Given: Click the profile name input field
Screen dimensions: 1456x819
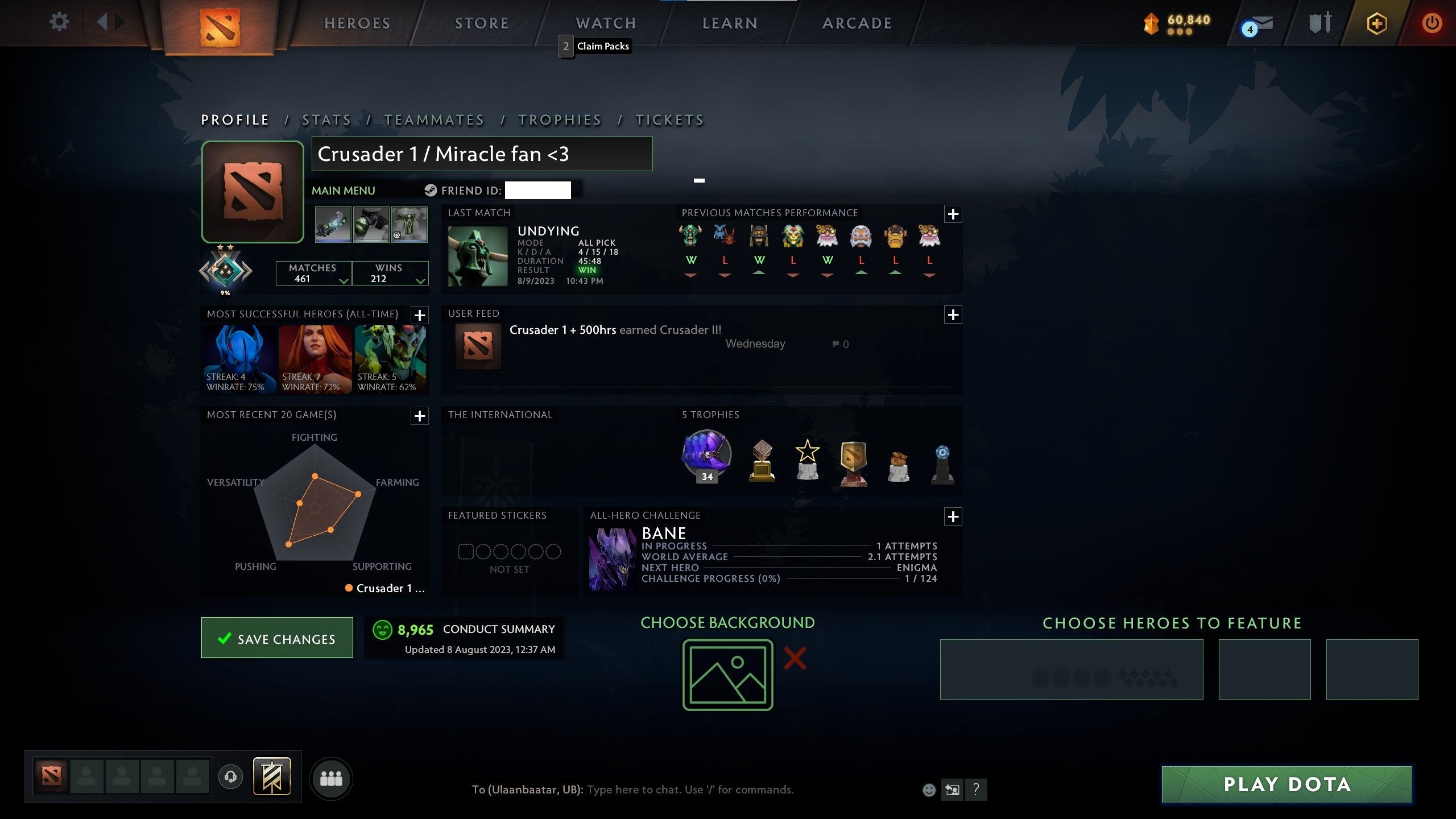Looking at the screenshot, I should (482, 154).
